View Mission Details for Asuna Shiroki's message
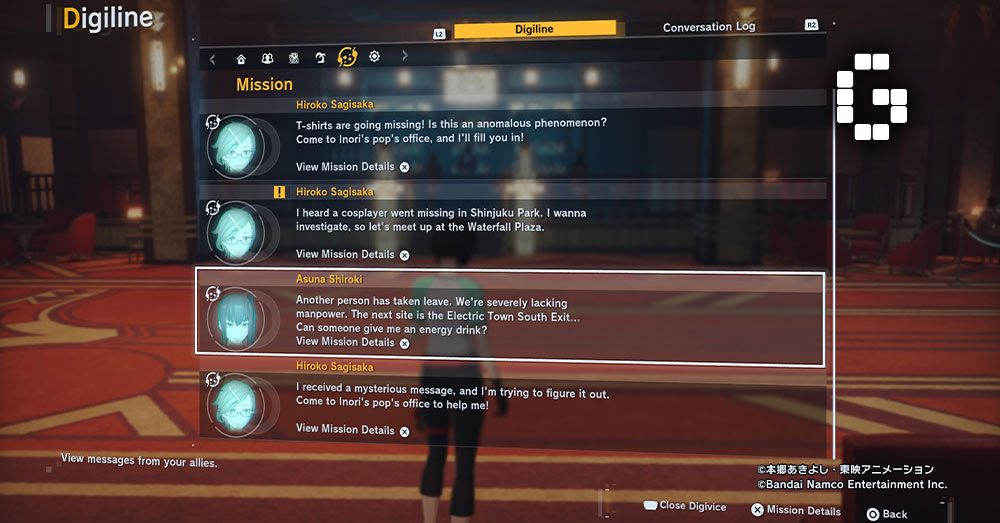1000x523 pixels. pyautogui.click(x=352, y=342)
